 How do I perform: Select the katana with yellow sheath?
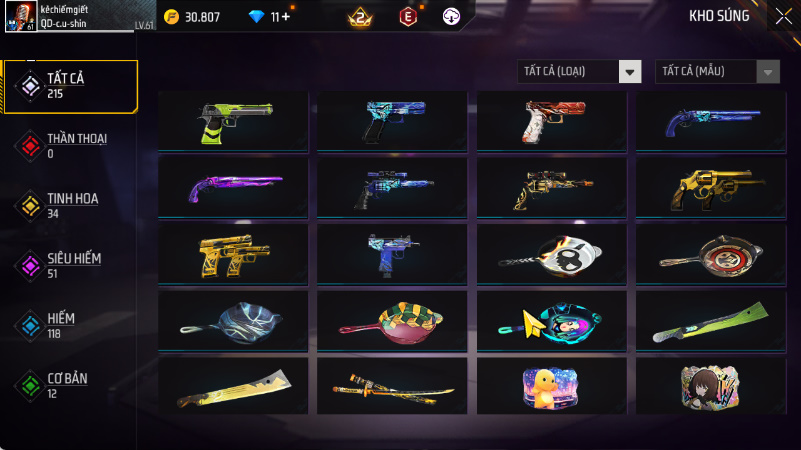[392, 387]
